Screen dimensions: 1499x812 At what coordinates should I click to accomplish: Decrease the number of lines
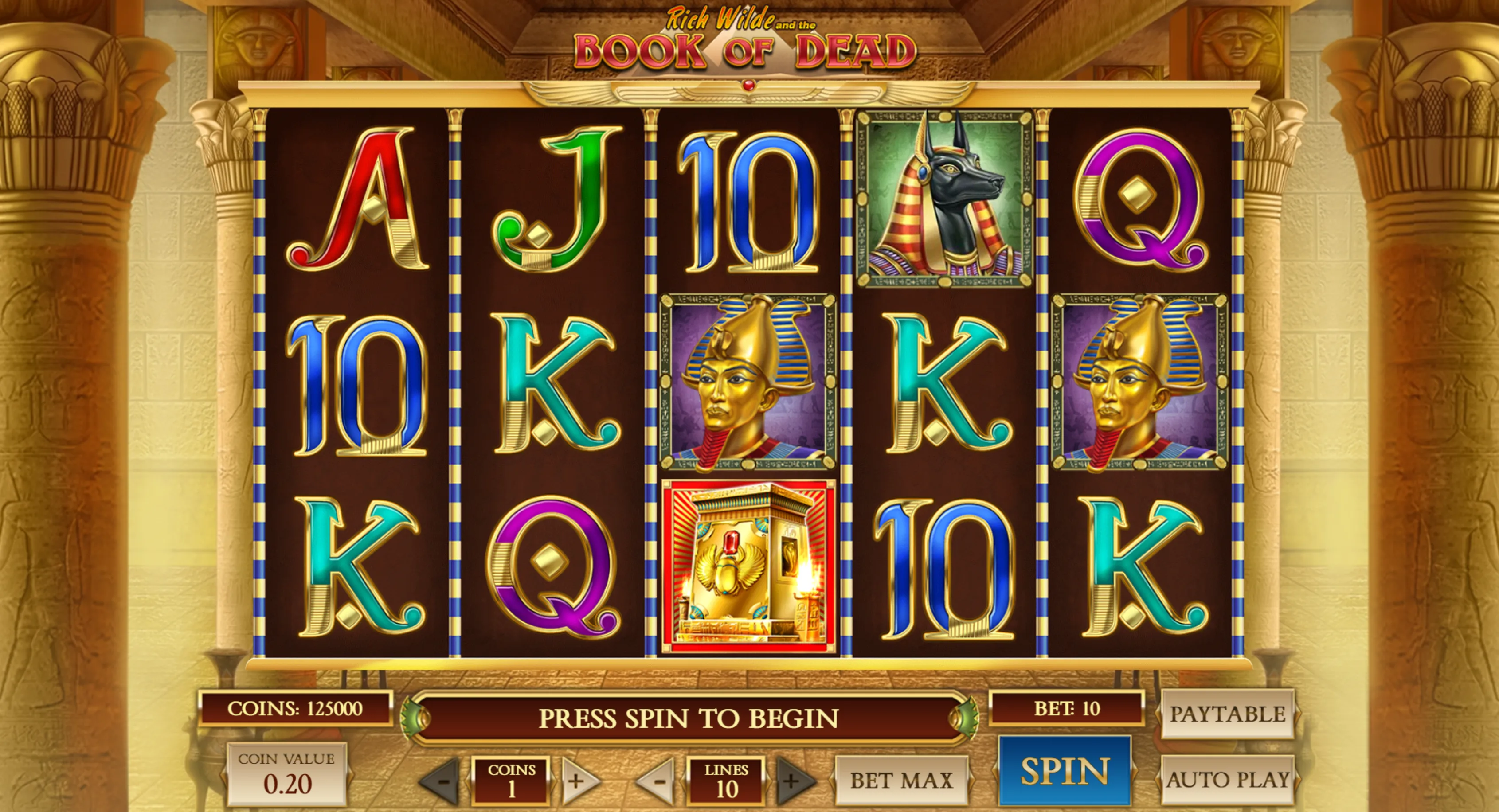[658, 781]
